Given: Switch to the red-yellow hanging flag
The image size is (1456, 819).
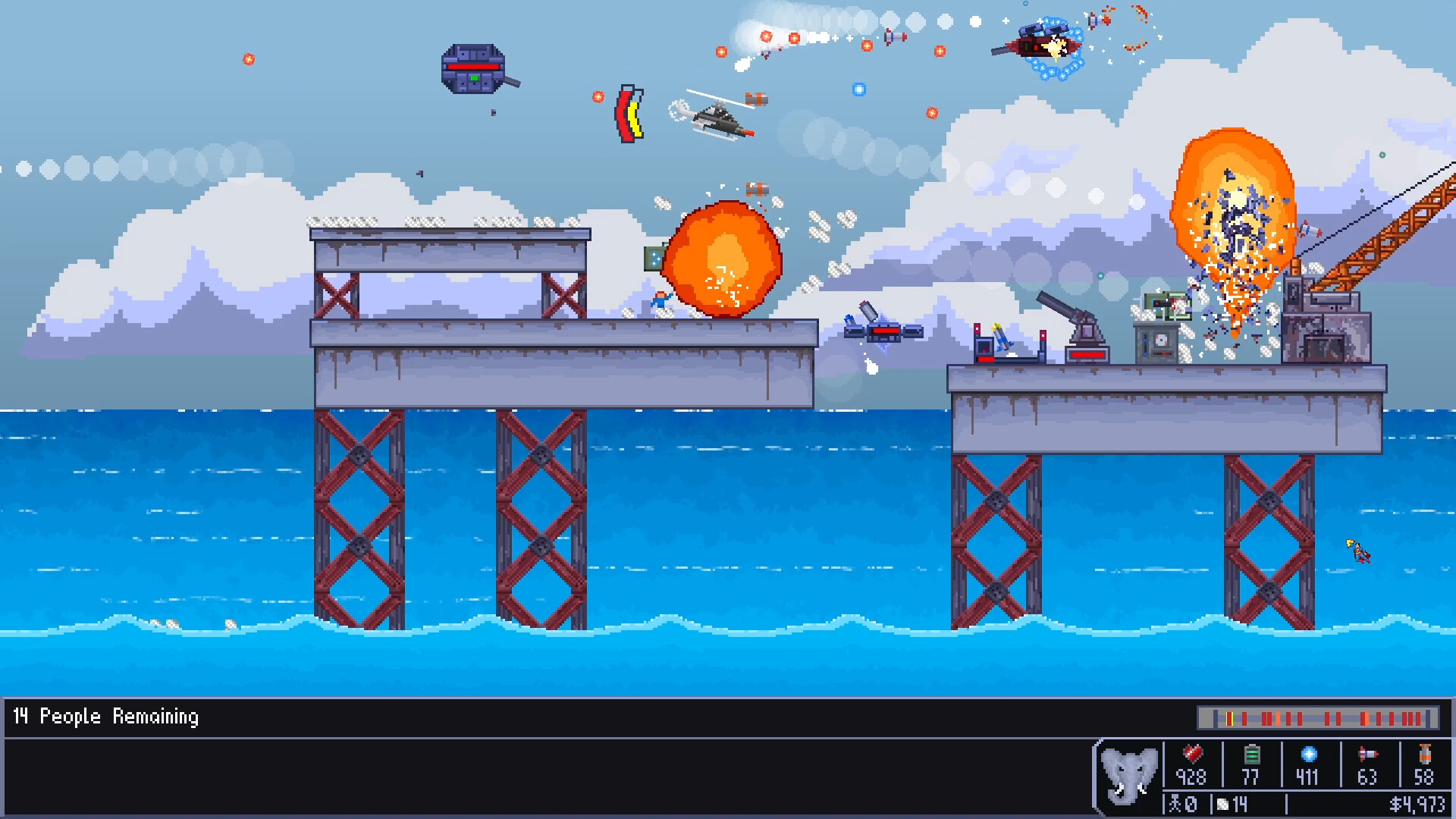Looking at the screenshot, I should pyautogui.click(x=629, y=114).
